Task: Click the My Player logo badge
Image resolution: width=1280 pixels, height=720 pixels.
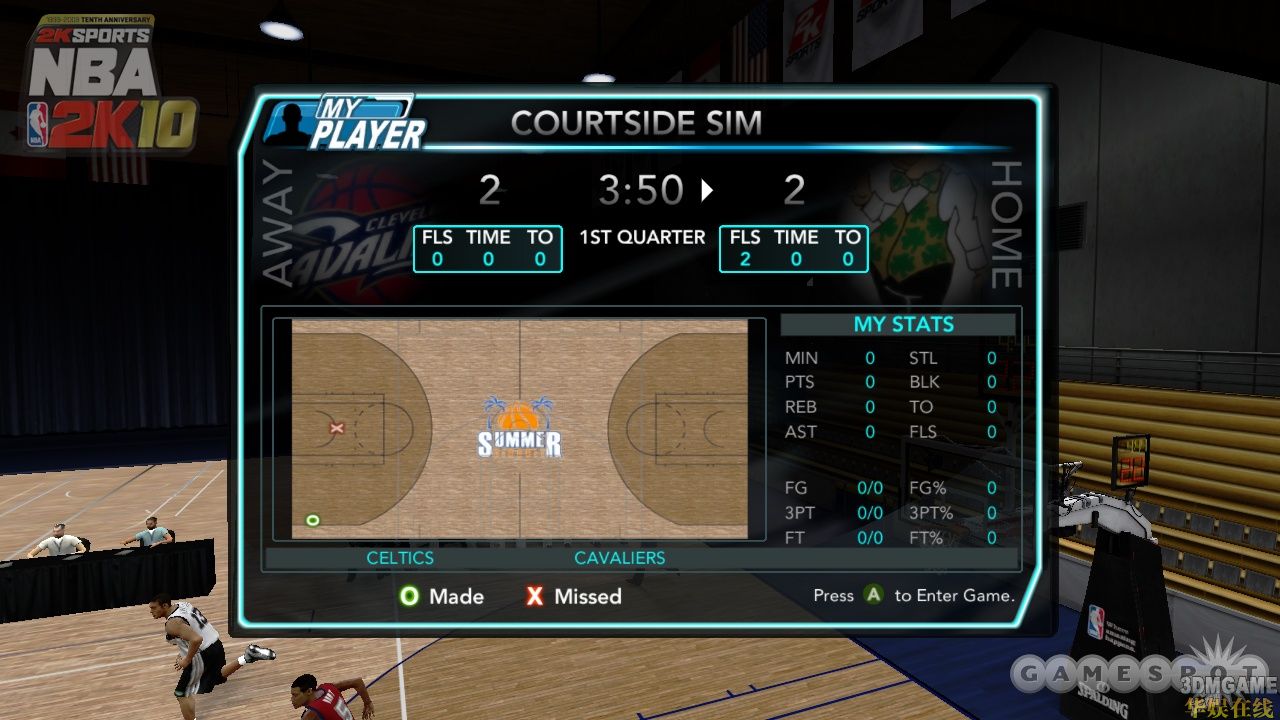Action: 345,123
